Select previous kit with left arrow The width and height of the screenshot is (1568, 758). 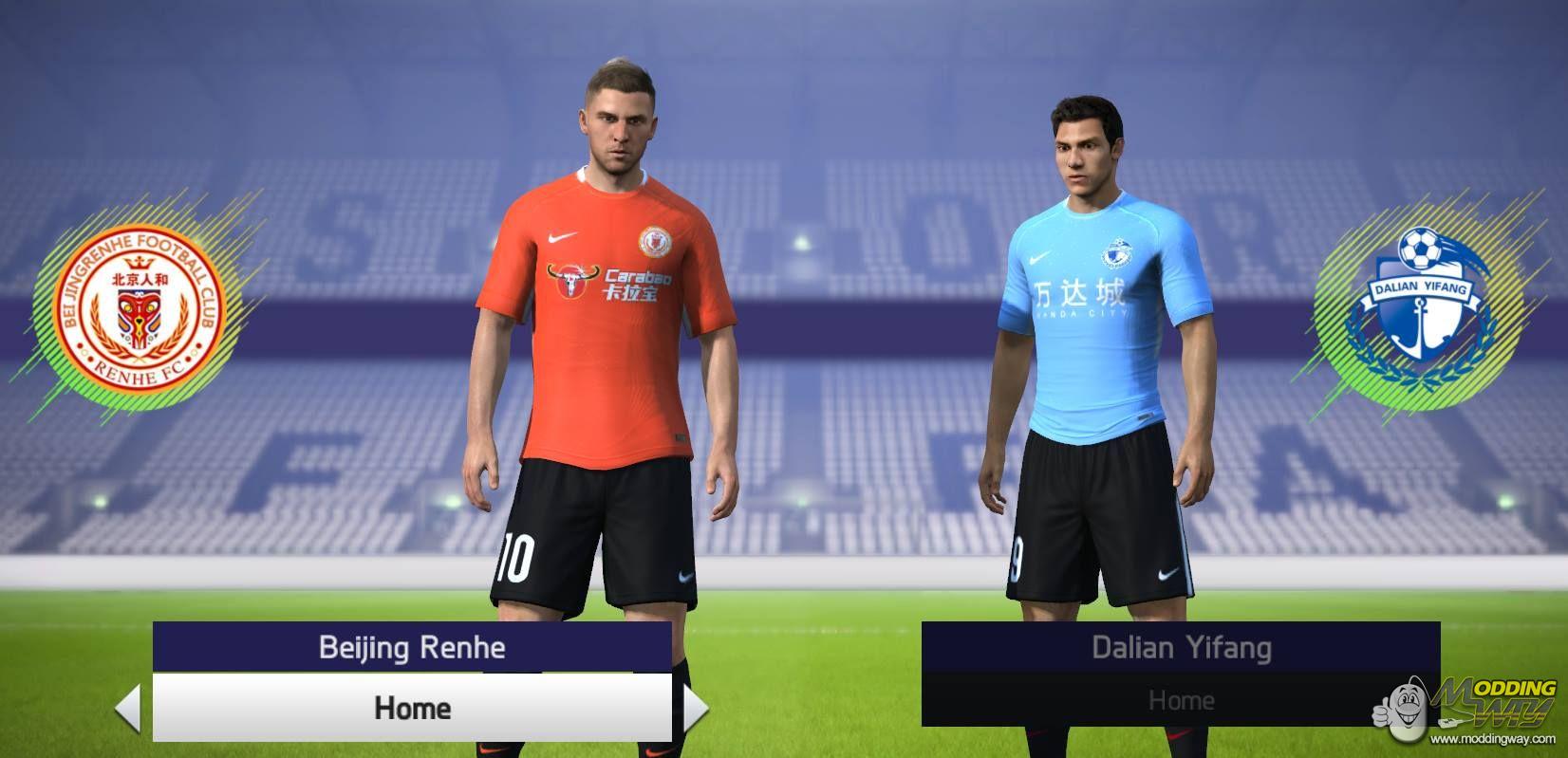pyautogui.click(x=127, y=709)
